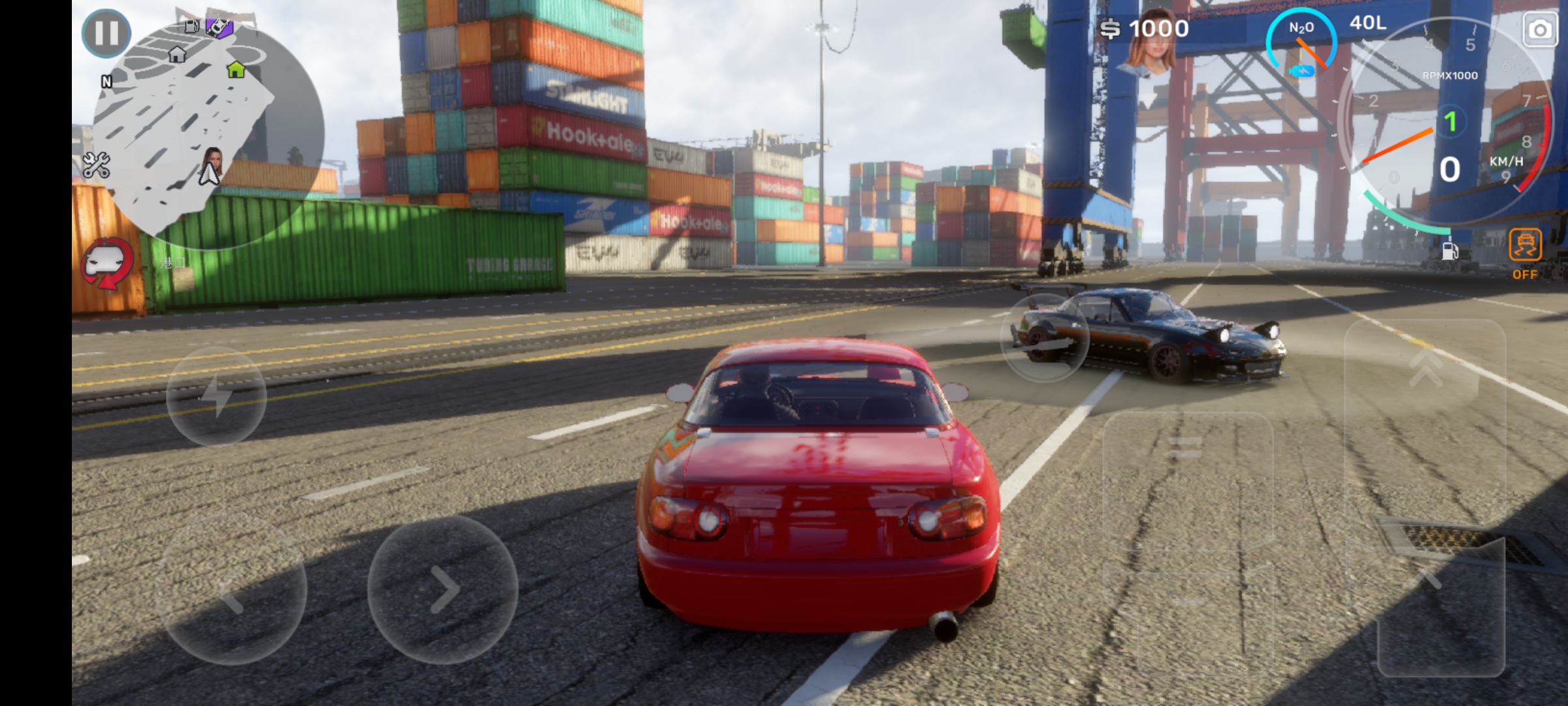The image size is (1568, 706).
Task: Reset the car with the red flip icon
Action: coord(107,263)
